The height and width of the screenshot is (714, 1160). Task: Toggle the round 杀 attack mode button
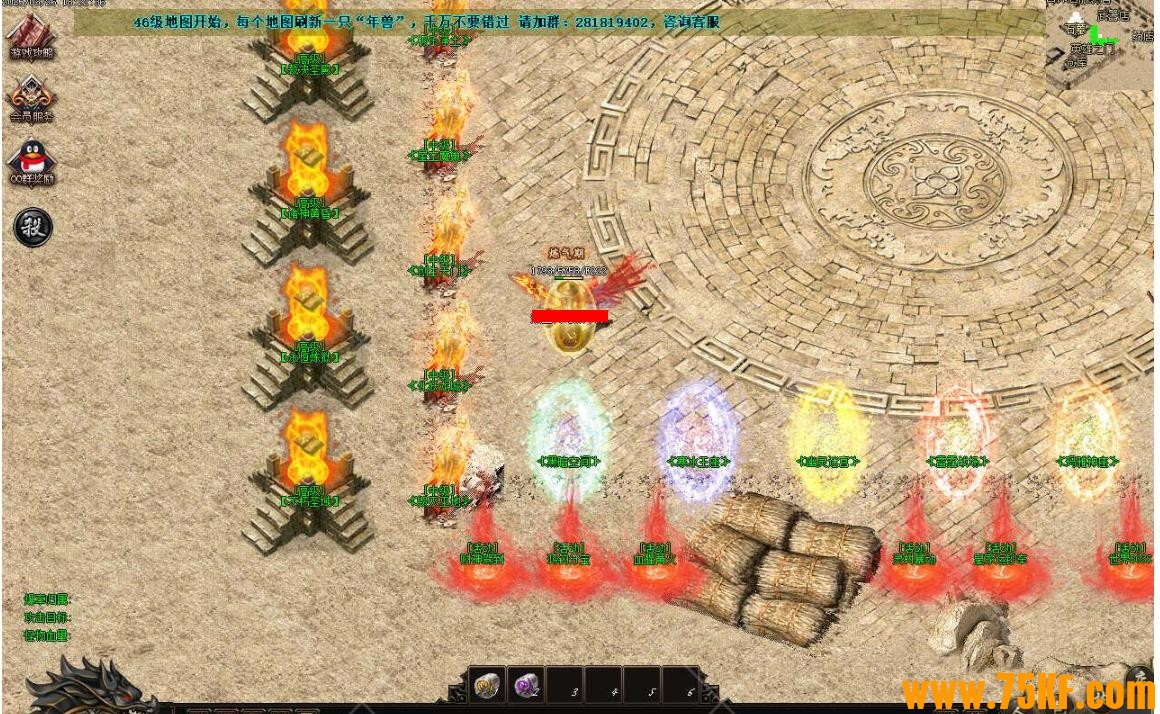32,227
